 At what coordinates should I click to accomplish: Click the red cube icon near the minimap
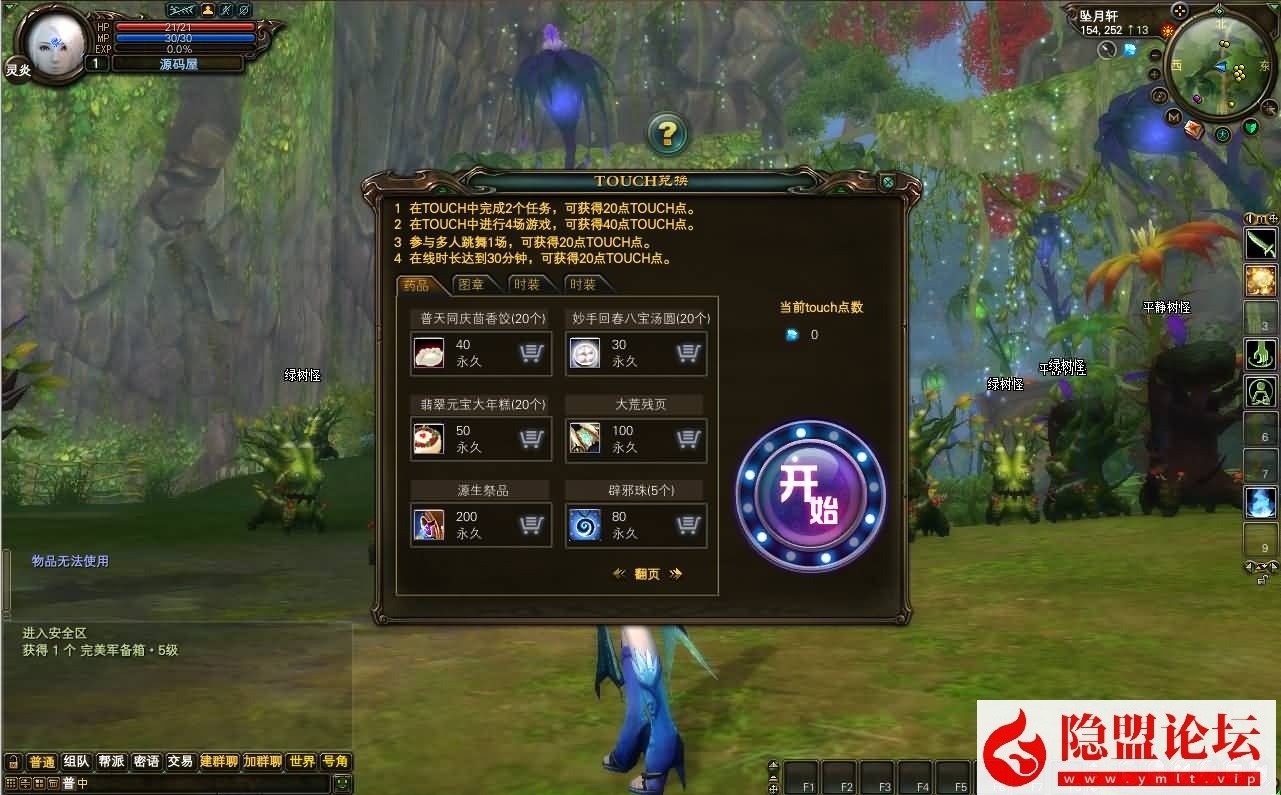1193,129
